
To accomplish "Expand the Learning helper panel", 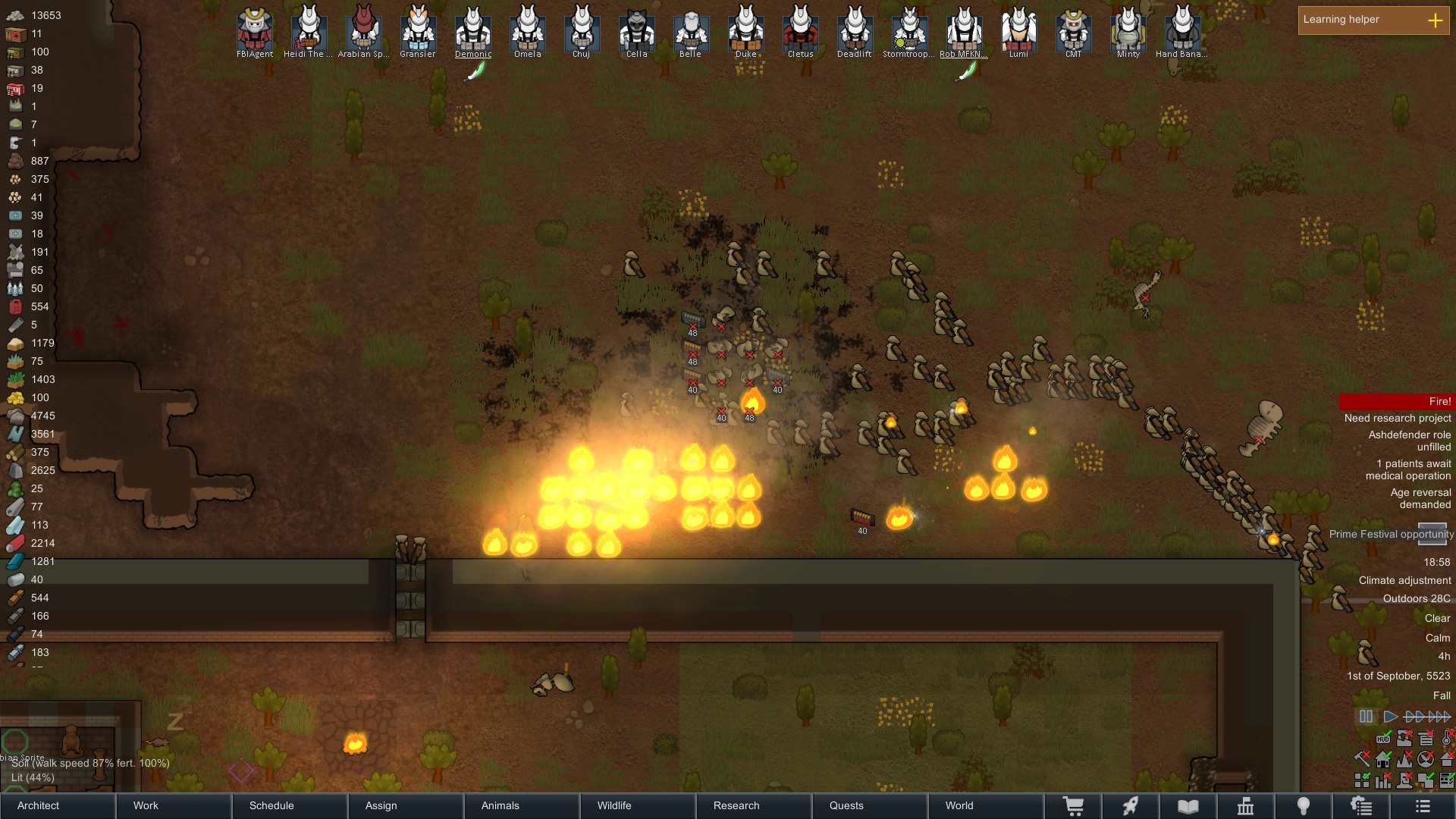I will coord(1435,20).
